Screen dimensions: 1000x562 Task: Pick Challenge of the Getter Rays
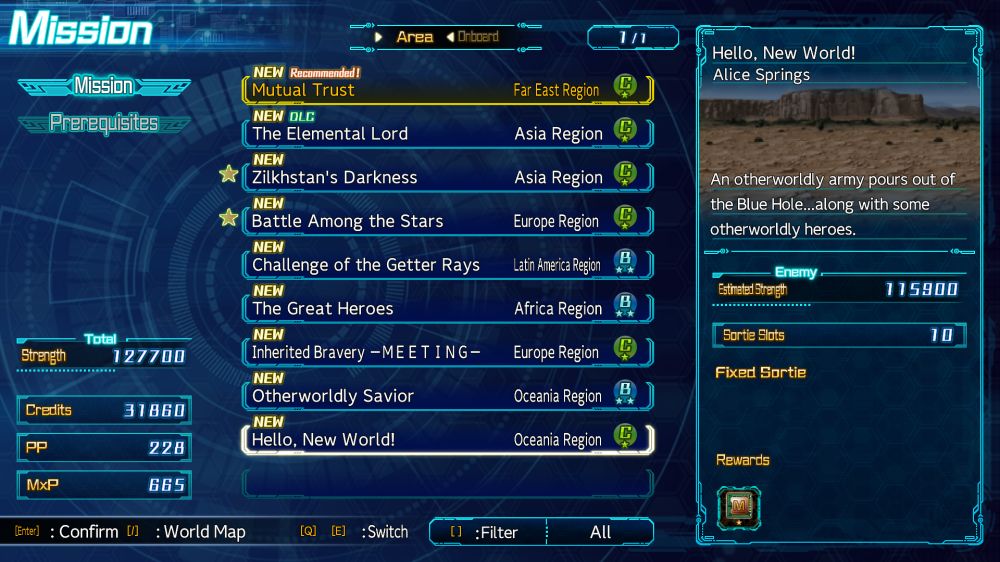(446, 265)
